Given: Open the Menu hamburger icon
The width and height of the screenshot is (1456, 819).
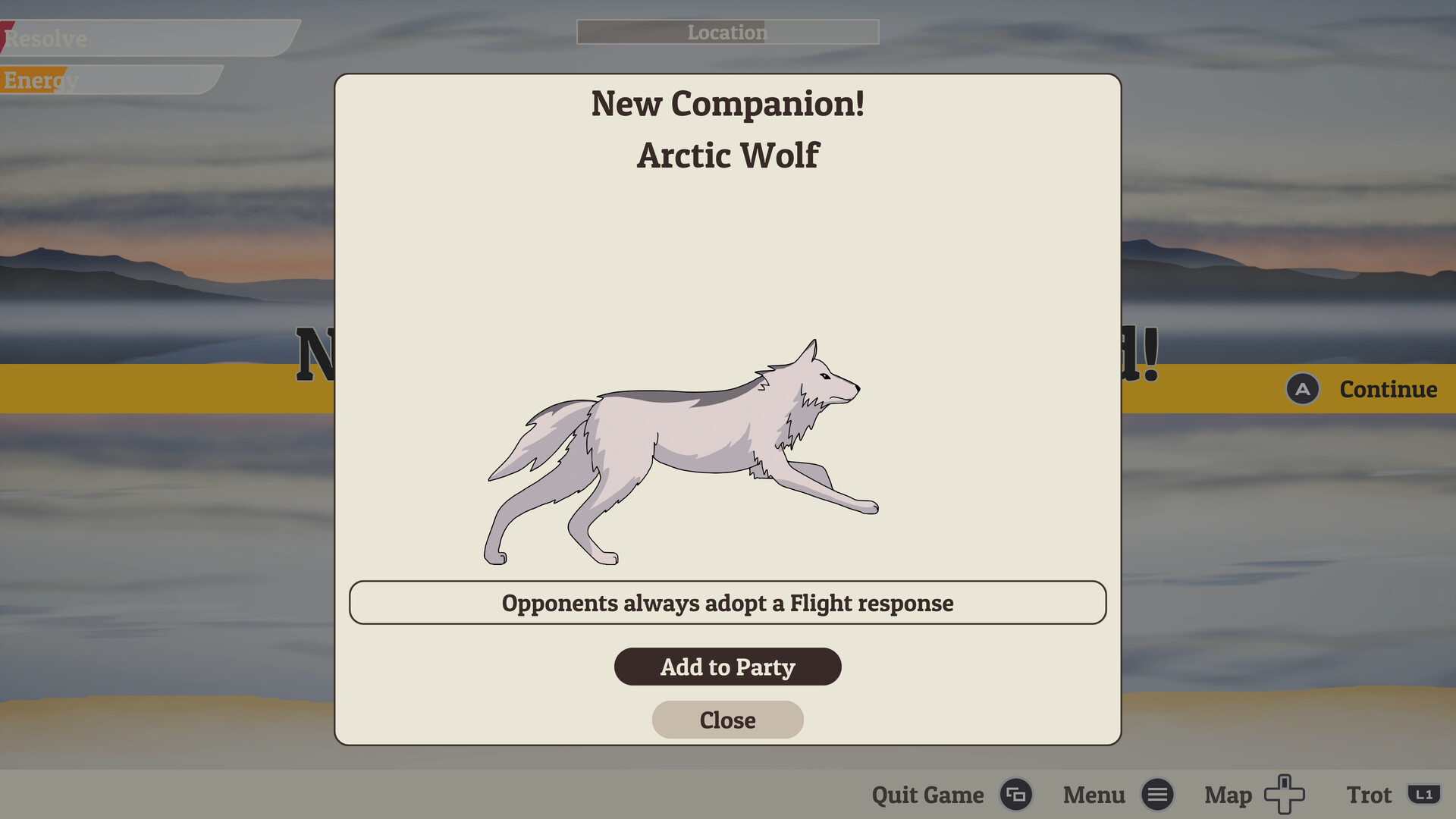Looking at the screenshot, I should click(1158, 795).
